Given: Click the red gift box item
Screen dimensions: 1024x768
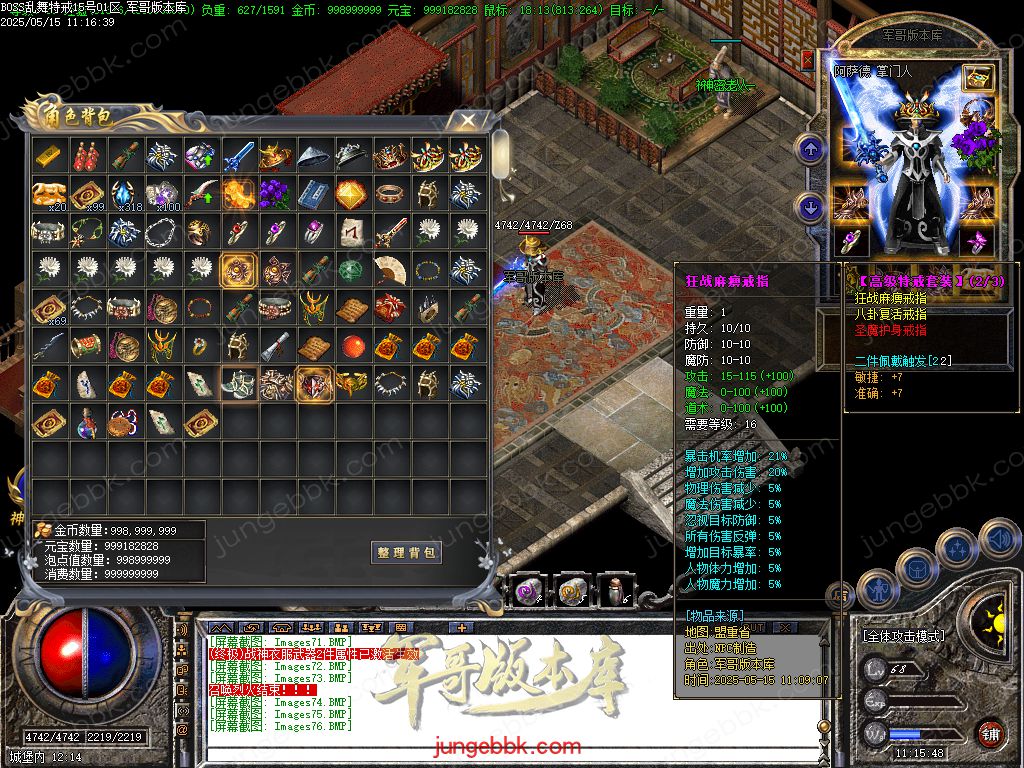Looking at the screenshot, I should pyautogui.click(x=391, y=308).
